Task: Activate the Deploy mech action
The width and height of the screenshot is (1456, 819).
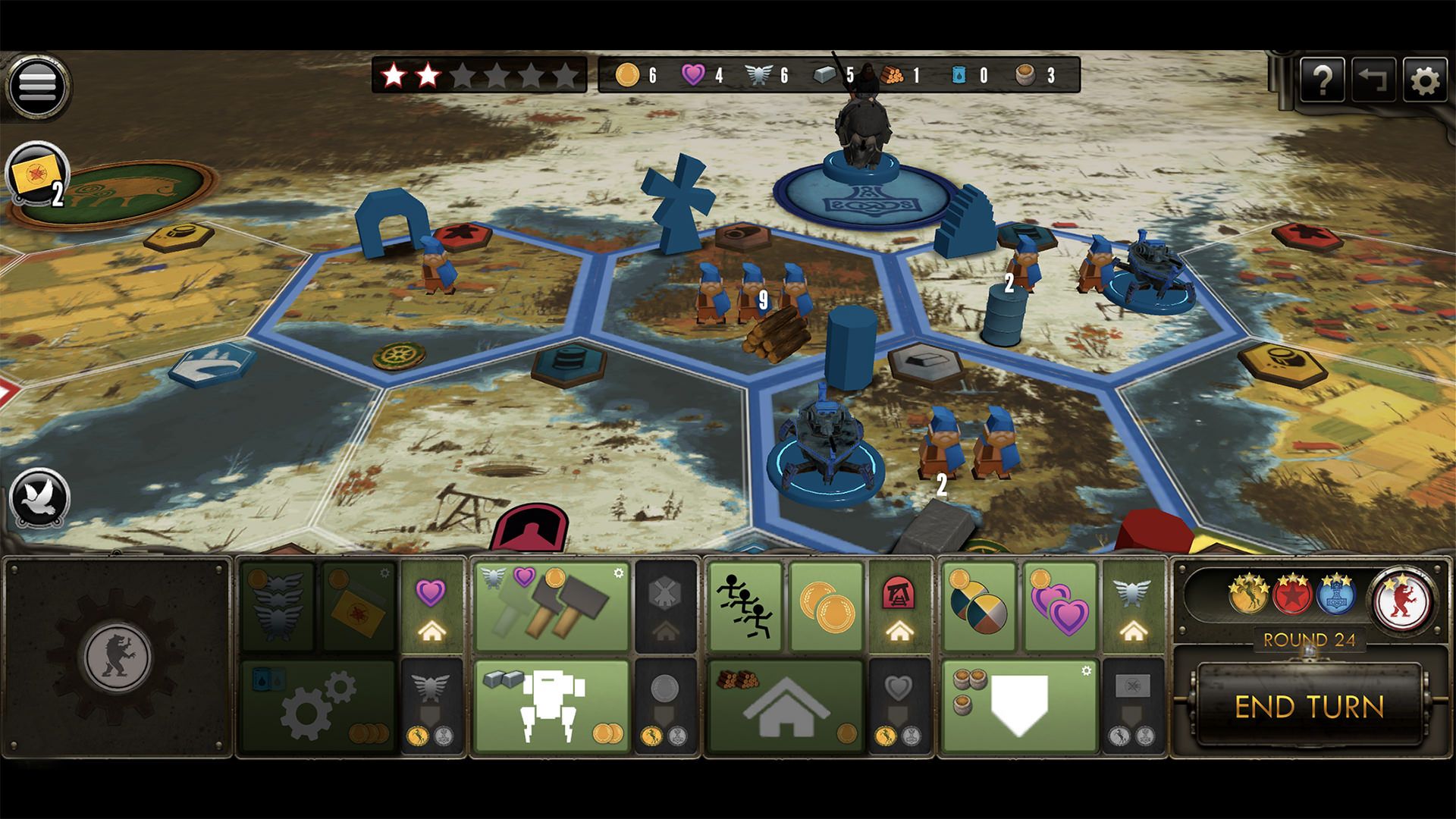Action: pos(551,706)
